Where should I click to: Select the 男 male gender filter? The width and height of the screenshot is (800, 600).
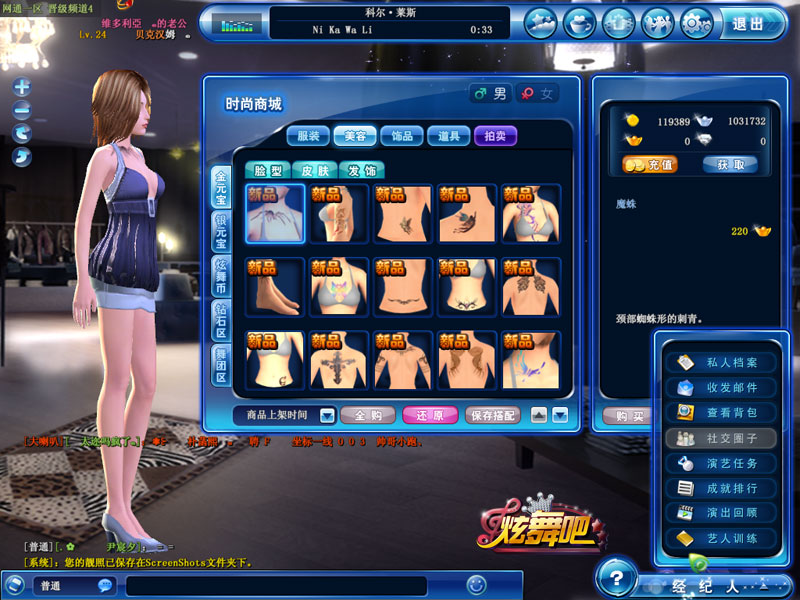pos(491,94)
